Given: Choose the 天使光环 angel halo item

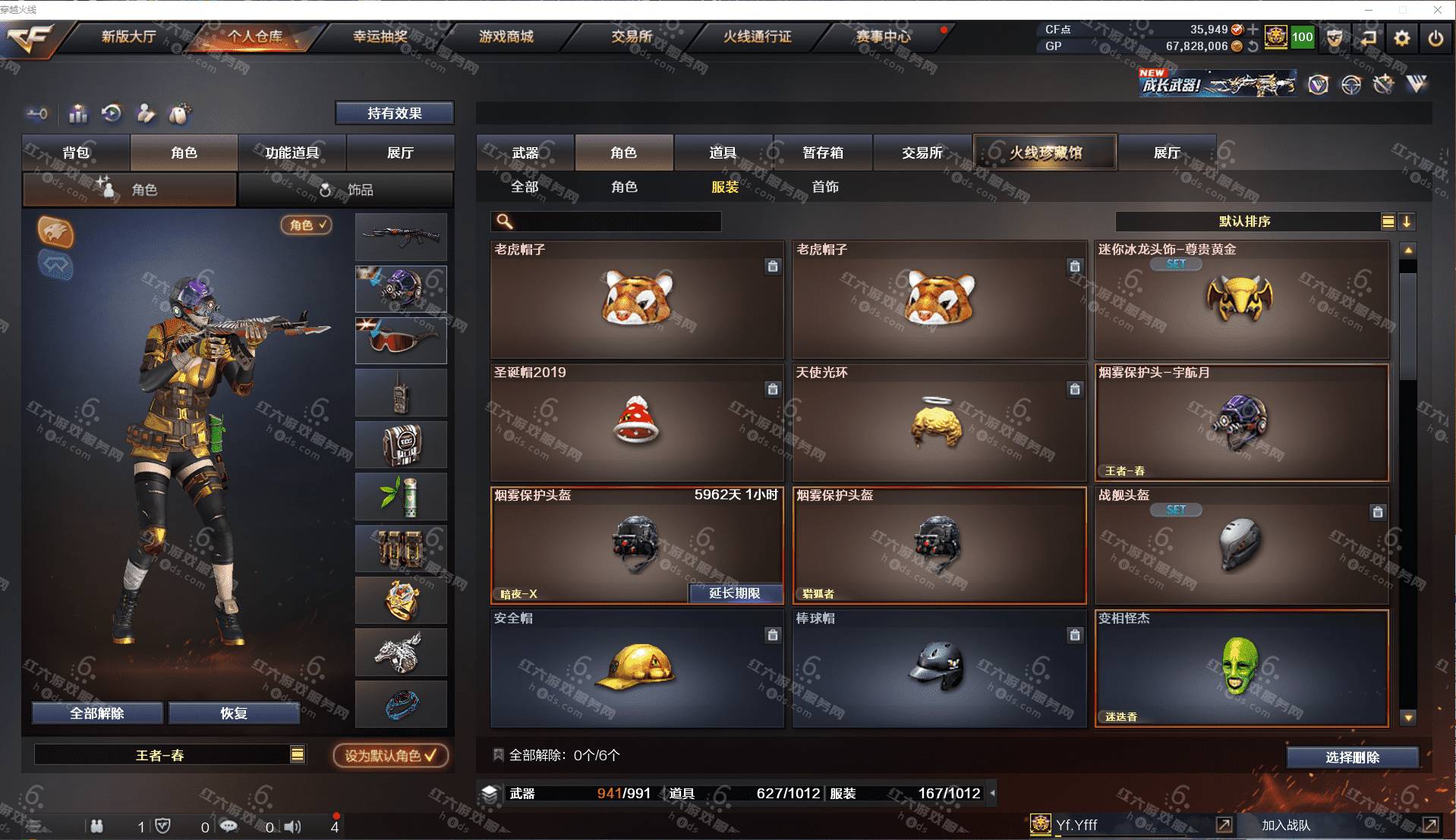Looking at the screenshot, I should click(x=938, y=423).
